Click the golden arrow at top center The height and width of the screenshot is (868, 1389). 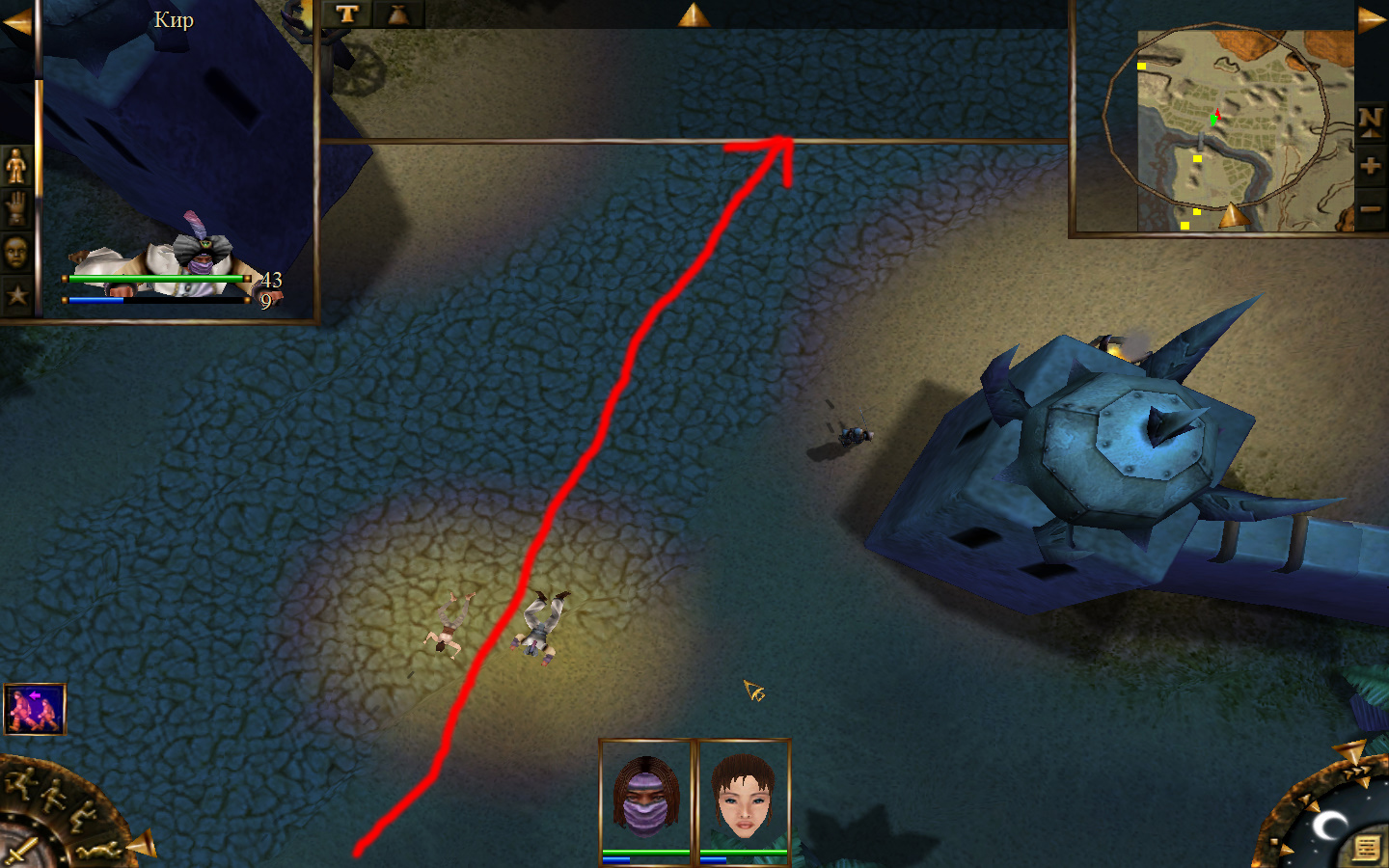pos(693,14)
